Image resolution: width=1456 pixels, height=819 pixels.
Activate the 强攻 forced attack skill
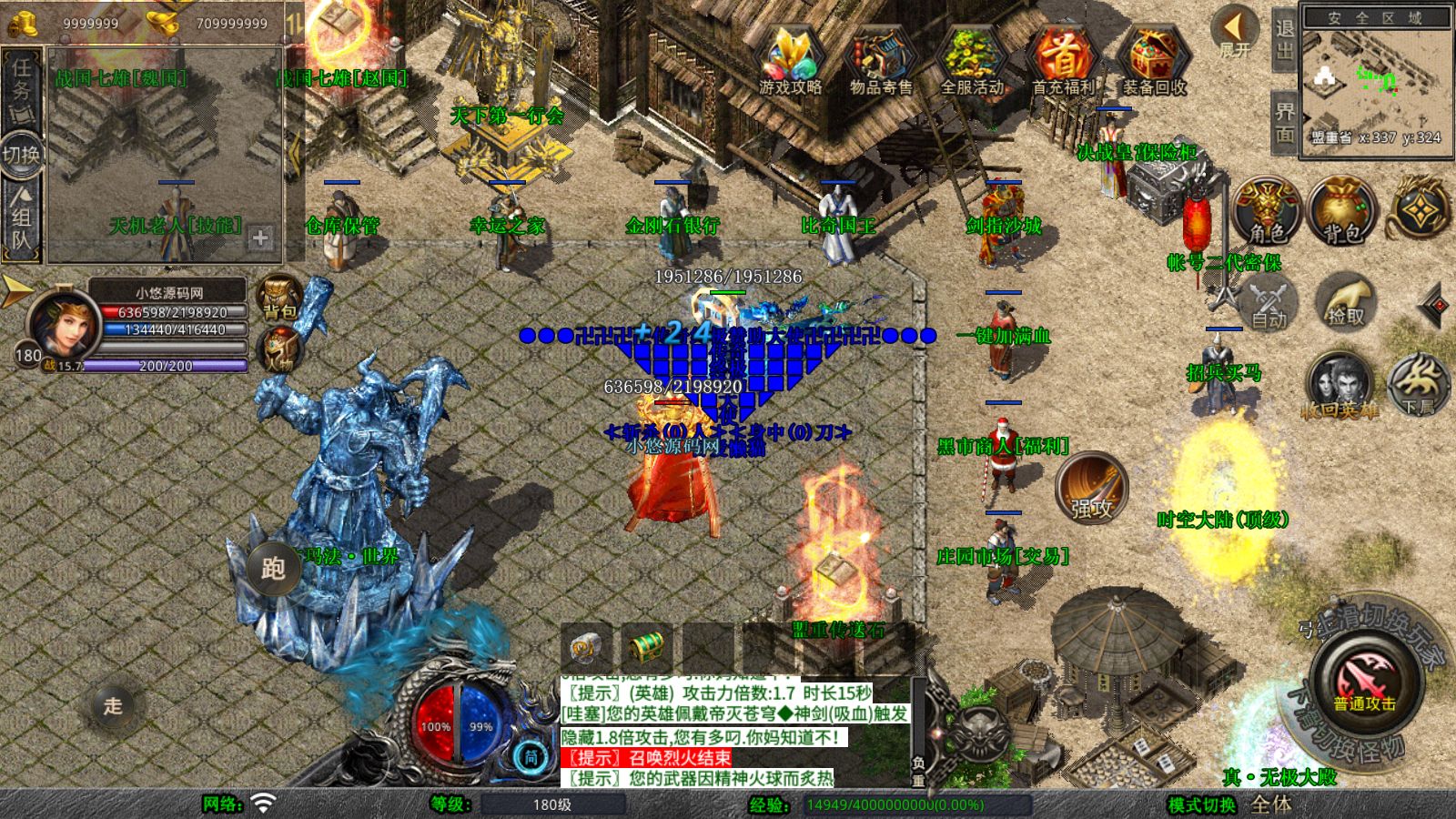(1091, 489)
